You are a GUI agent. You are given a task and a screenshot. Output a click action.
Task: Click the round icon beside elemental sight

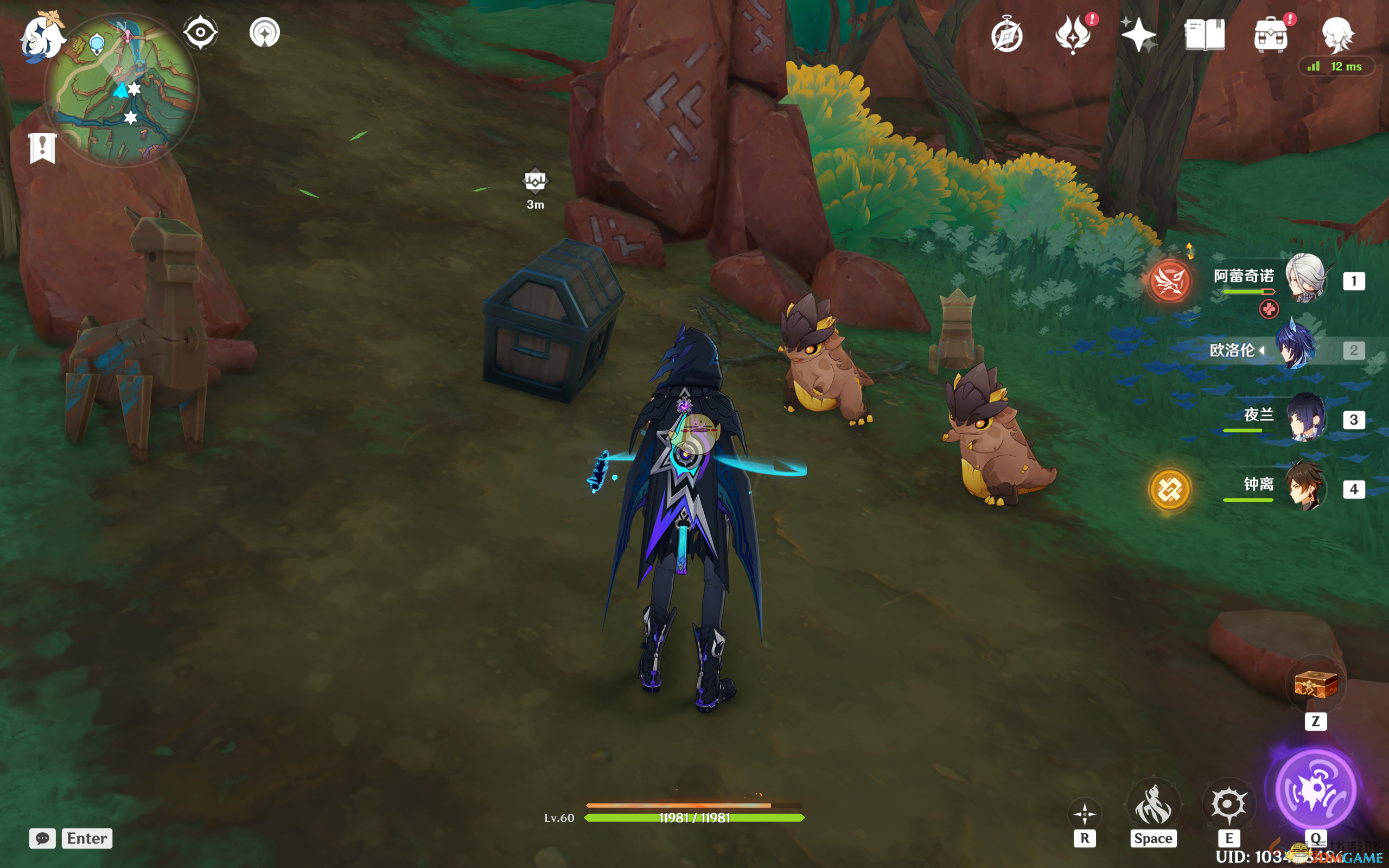(265, 32)
